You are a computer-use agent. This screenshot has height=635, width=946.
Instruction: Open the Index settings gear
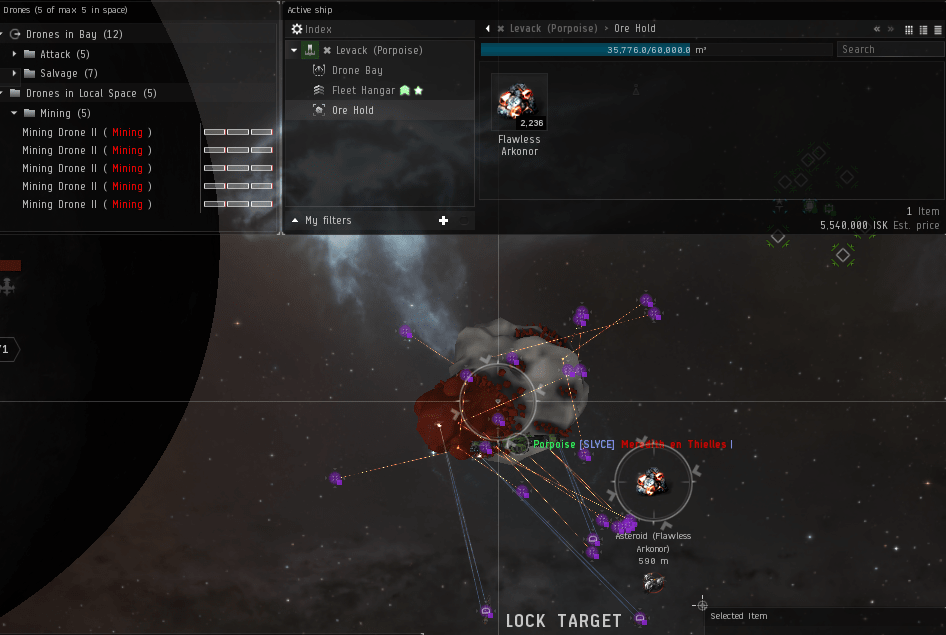click(297, 30)
